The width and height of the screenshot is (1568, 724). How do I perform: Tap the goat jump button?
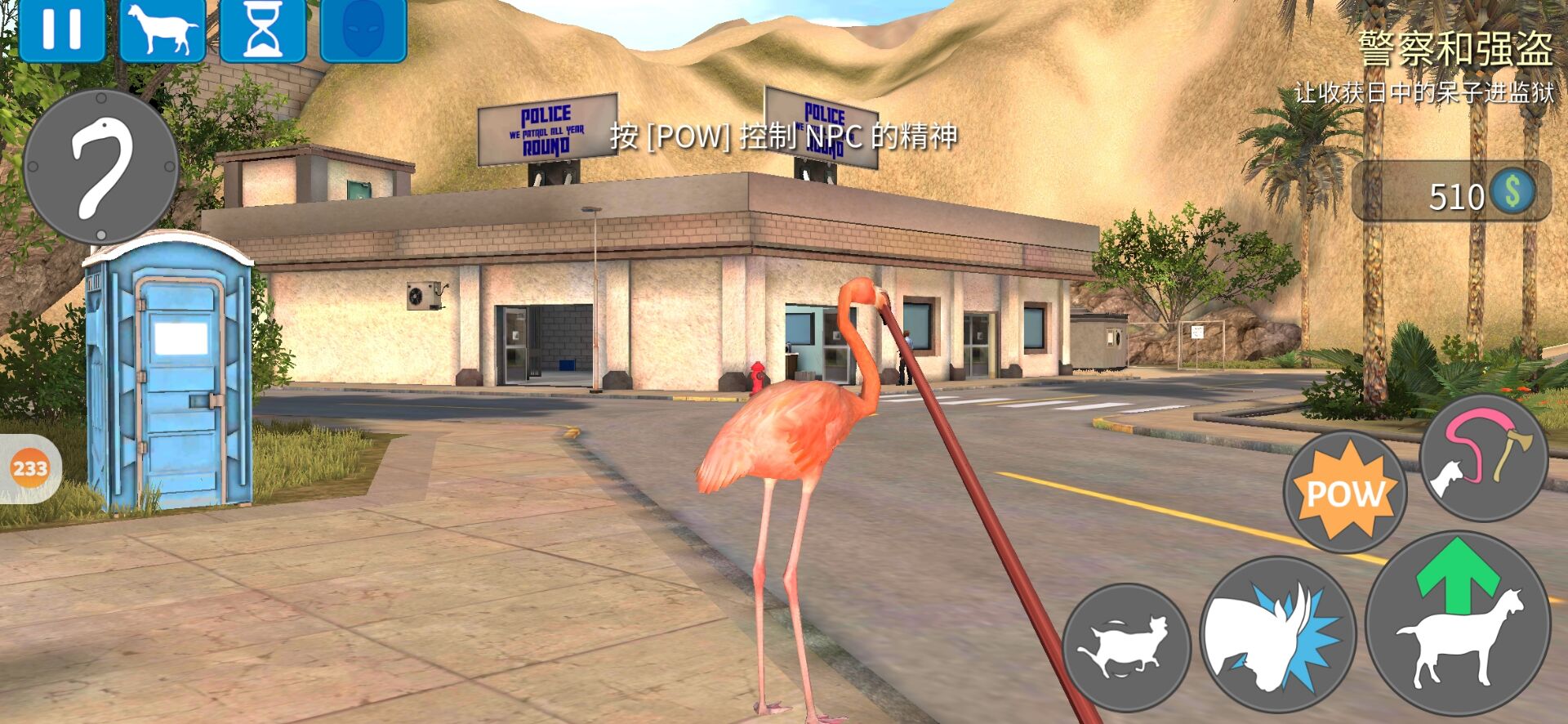(1458, 623)
